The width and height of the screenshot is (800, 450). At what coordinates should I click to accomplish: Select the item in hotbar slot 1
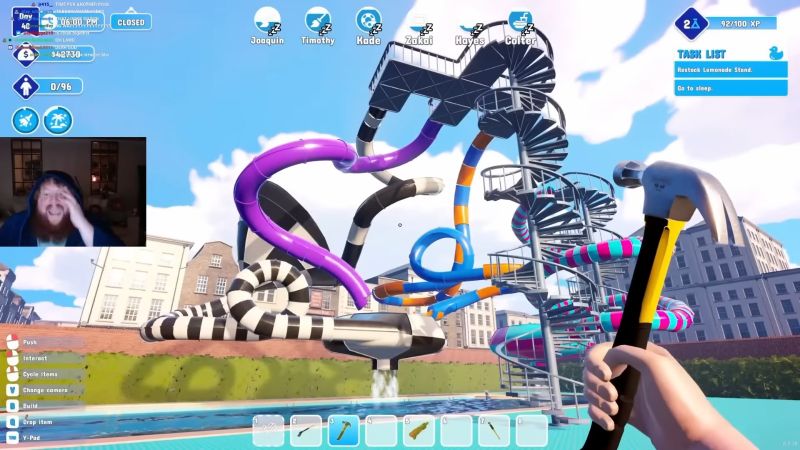tap(269, 431)
